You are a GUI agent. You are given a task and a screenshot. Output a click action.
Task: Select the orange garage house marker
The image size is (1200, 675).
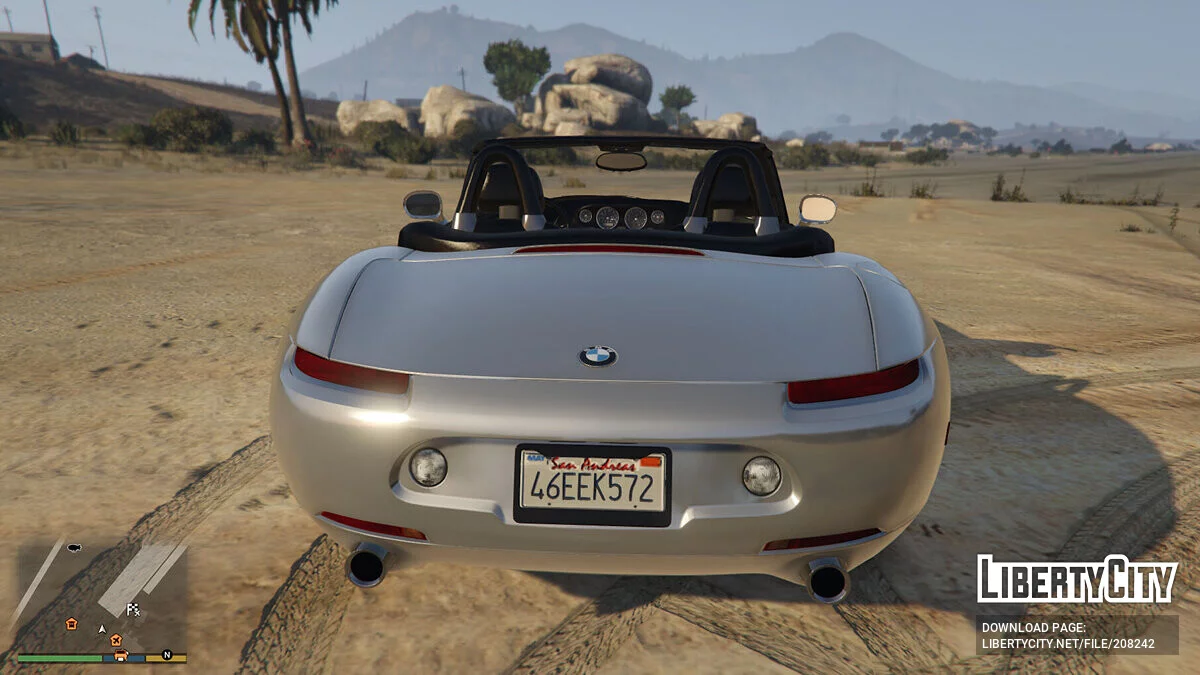[x=71, y=623]
